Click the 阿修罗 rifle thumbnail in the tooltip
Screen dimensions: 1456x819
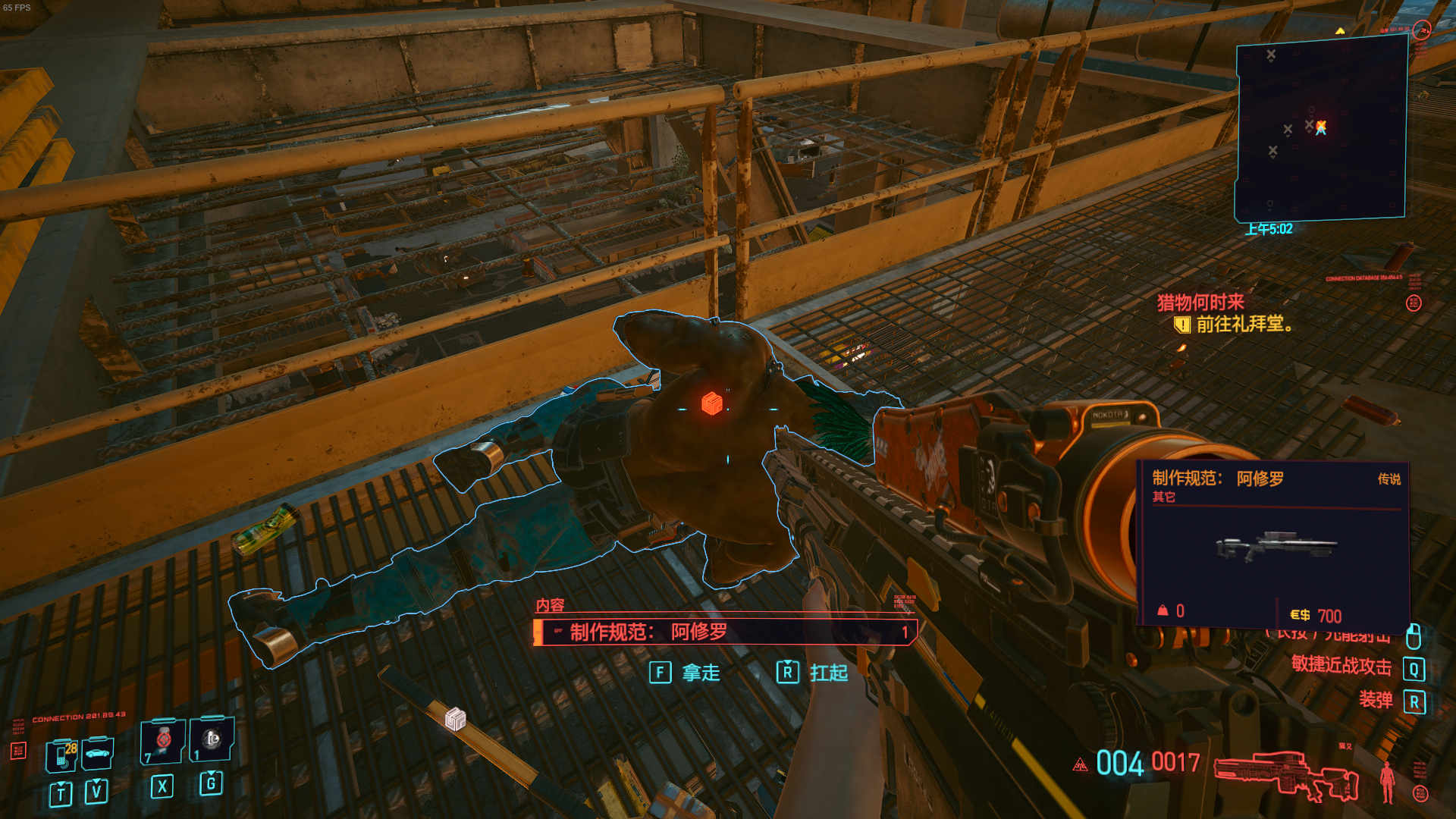coord(1276,545)
